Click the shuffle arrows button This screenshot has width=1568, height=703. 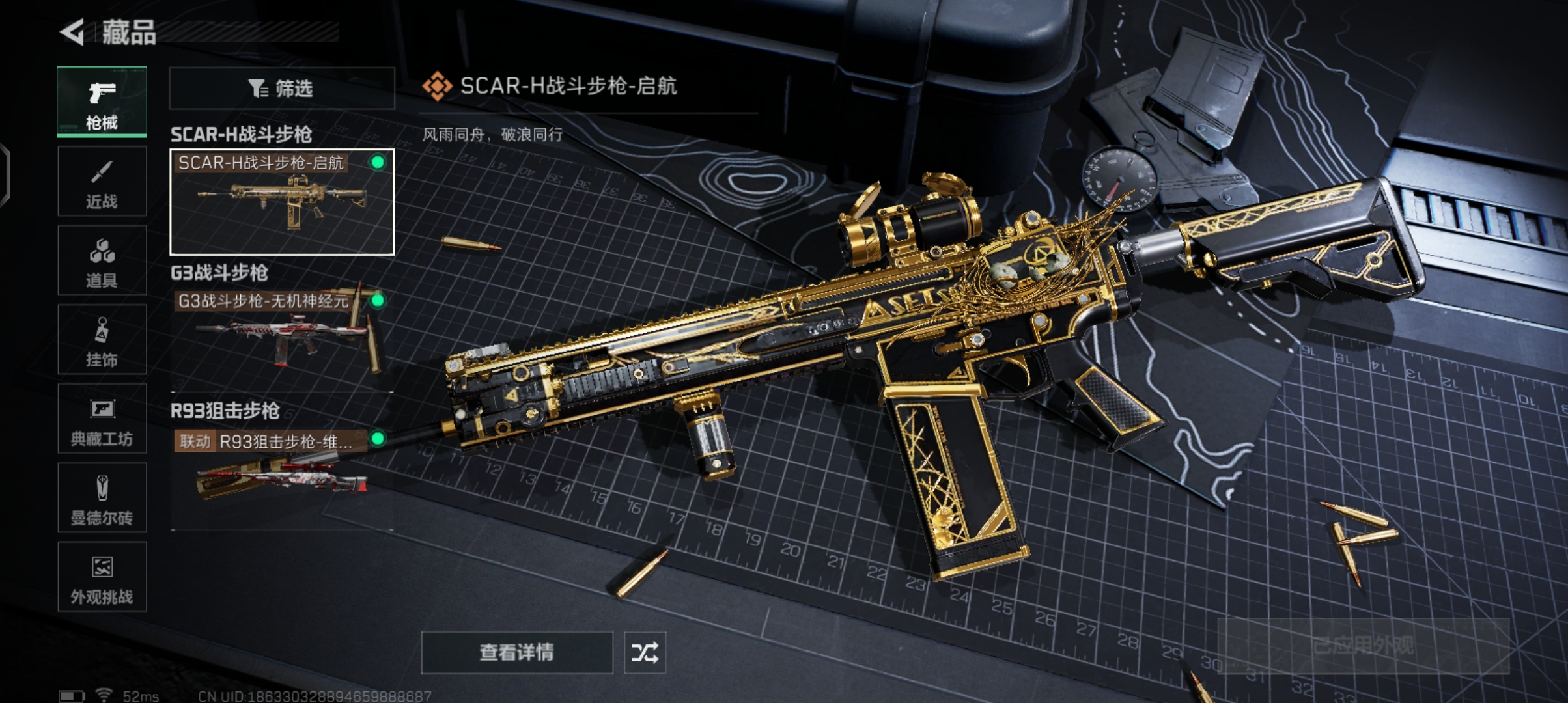pyautogui.click(x=645, y=652)
